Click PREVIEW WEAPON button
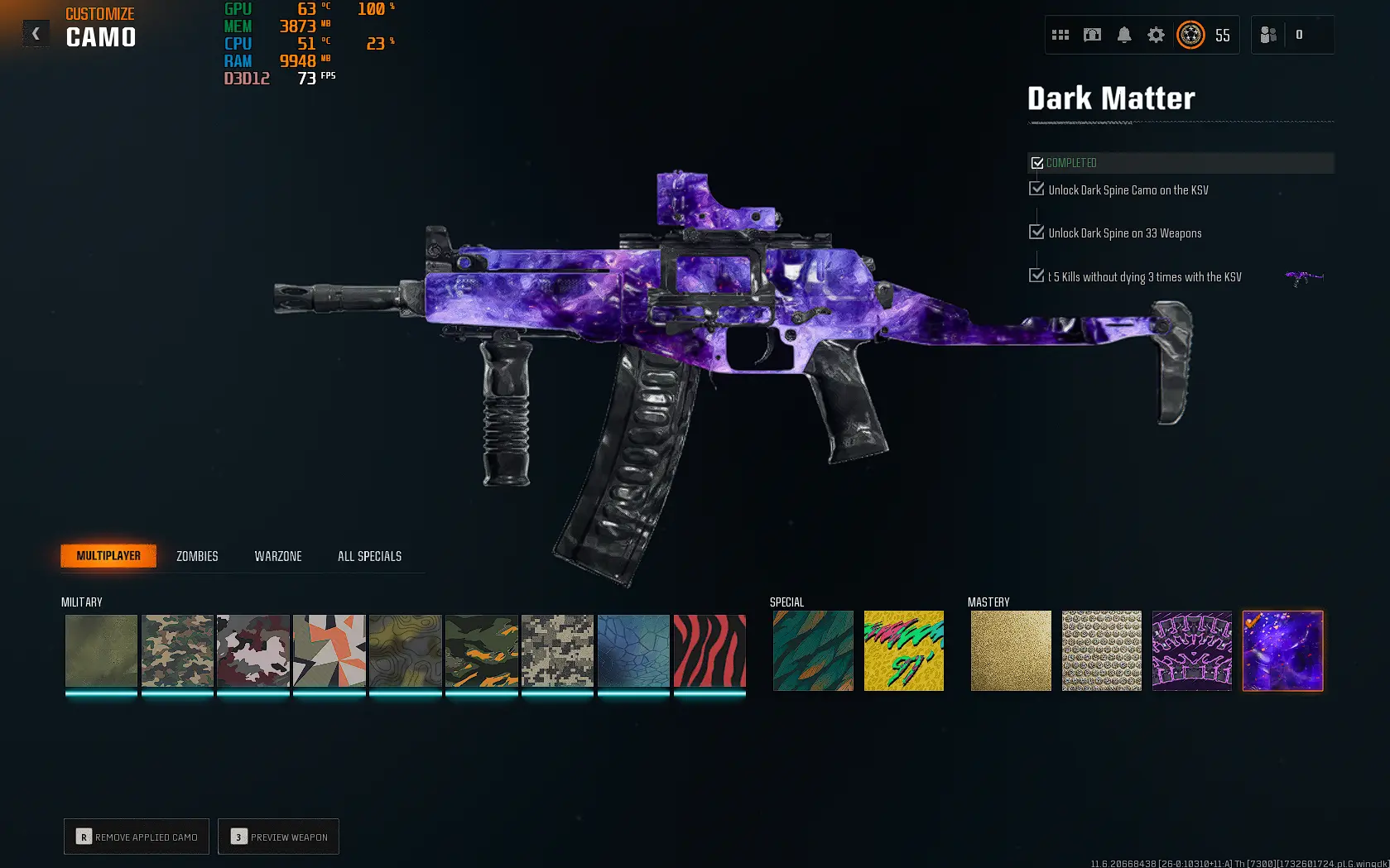The height and width of the screenshot is (868, 1390). click(278, 837)
